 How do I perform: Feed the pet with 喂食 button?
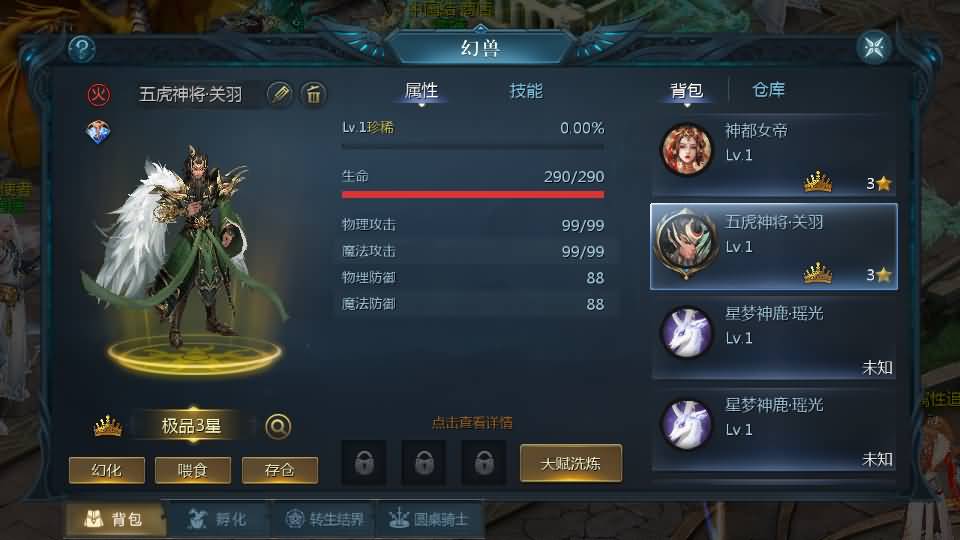(x=193, y=470)
